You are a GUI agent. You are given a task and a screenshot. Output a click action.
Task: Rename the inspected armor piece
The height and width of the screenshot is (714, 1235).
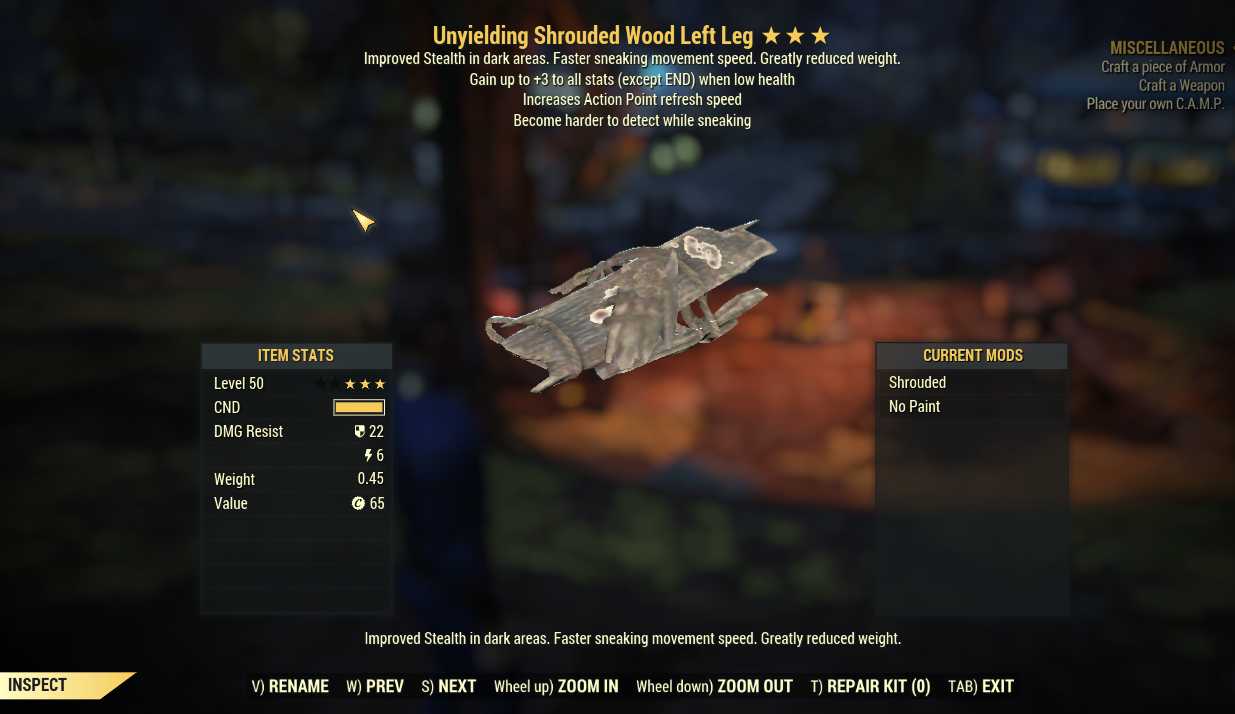[290, 686]
